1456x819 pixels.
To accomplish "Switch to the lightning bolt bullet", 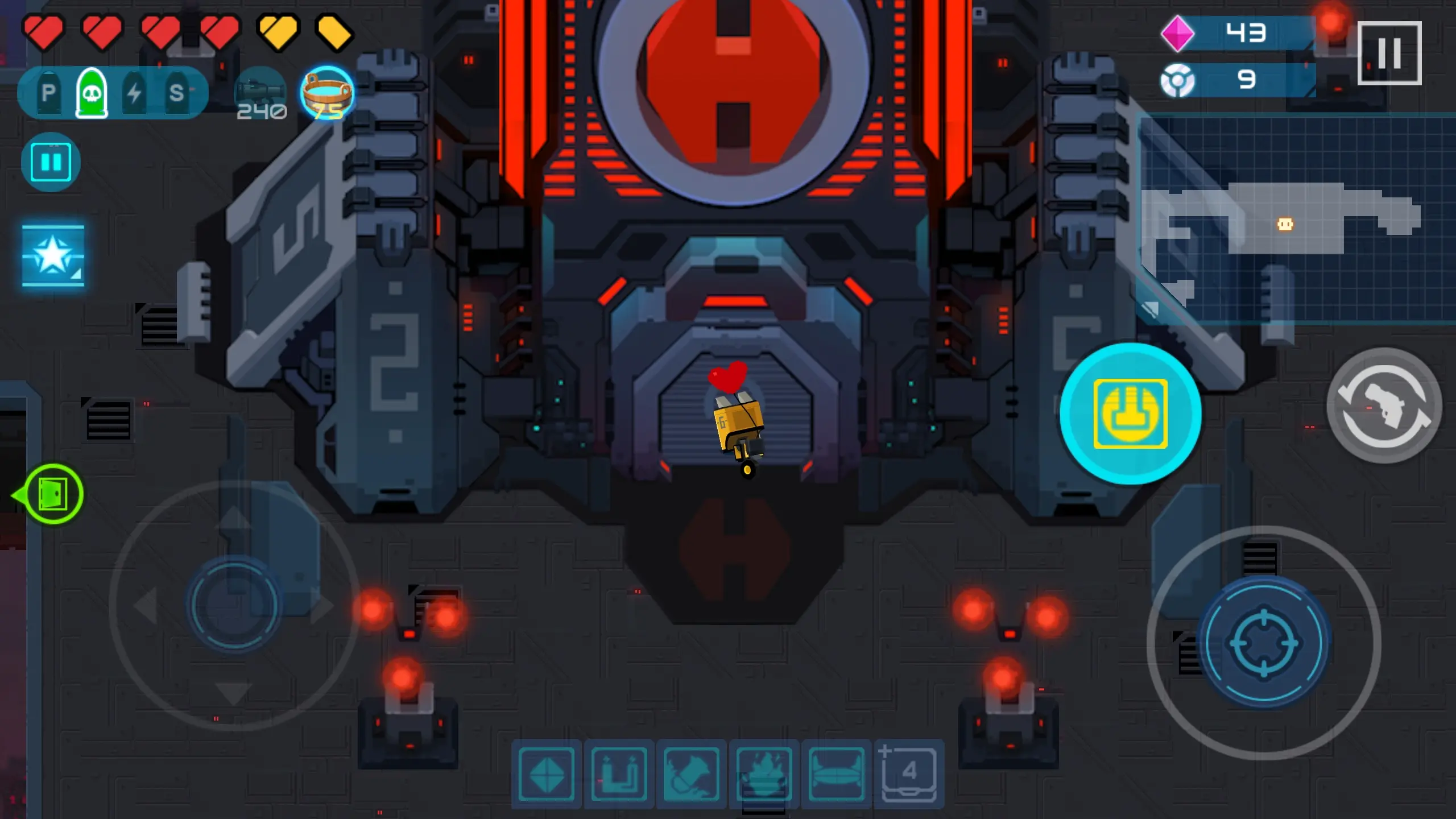I will click(134, 93).
